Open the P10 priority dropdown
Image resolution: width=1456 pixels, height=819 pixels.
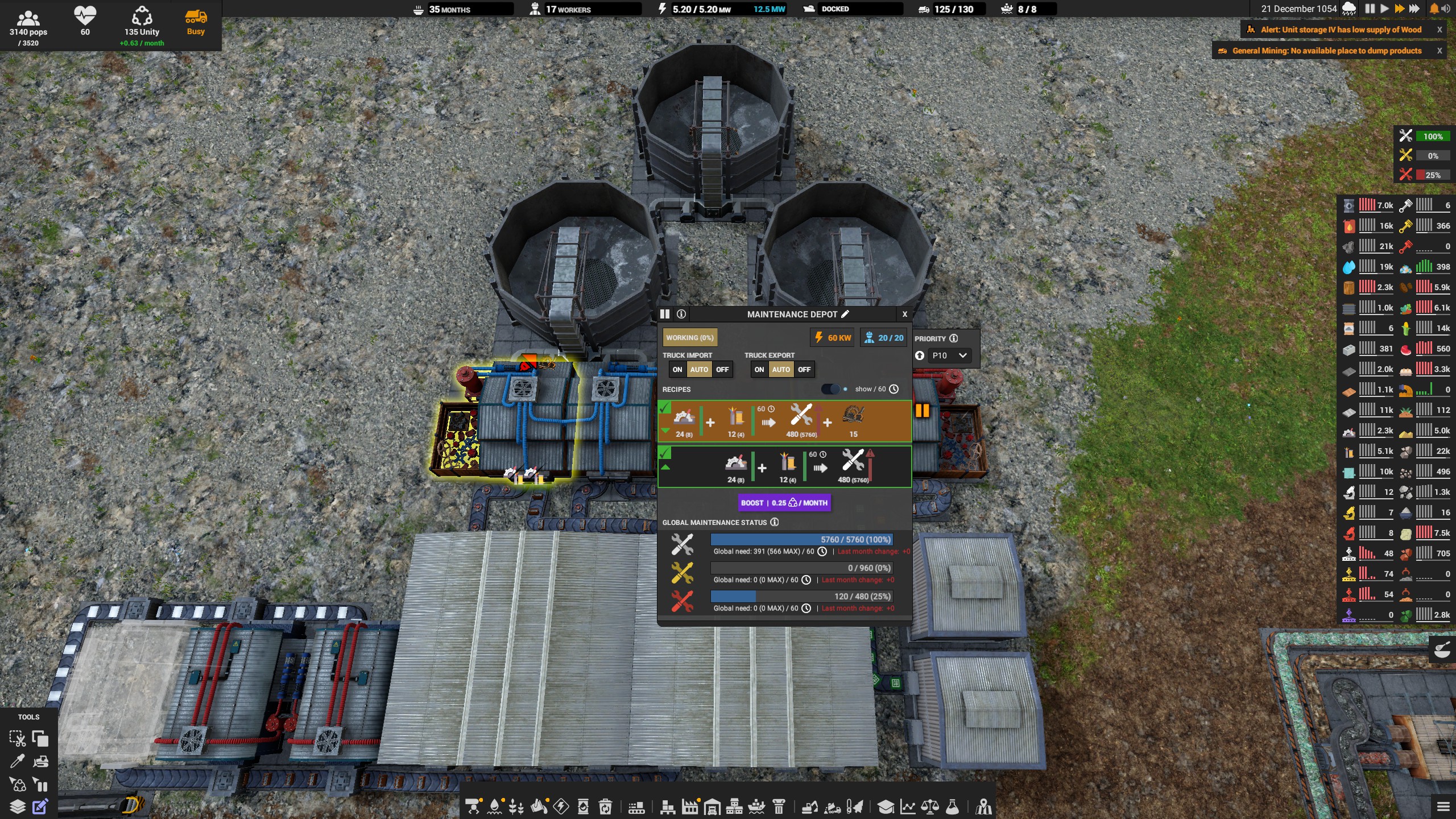coord(949,355)
